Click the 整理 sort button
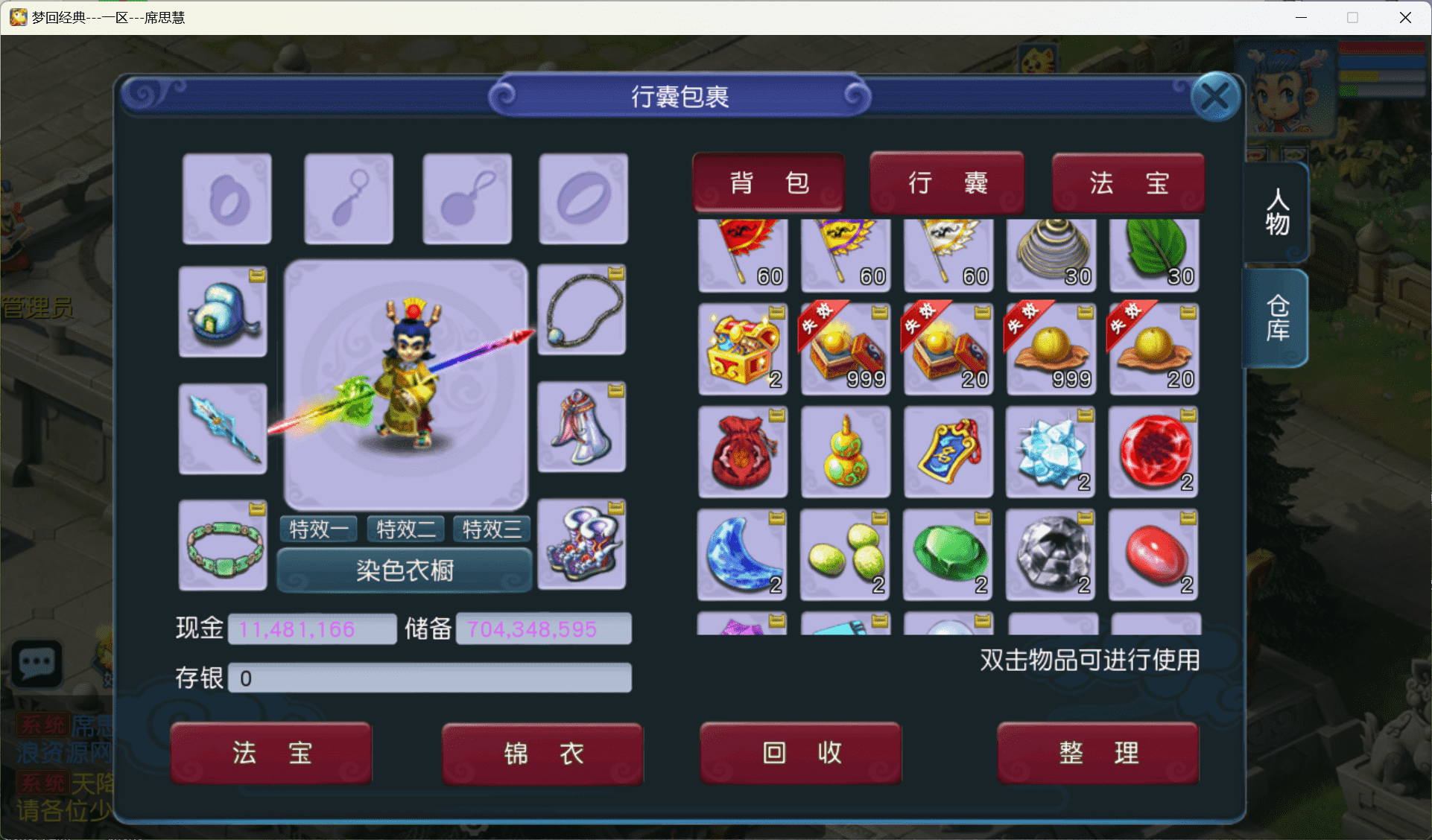Viewport: 1432px width, 840px height. point(1097,753)
